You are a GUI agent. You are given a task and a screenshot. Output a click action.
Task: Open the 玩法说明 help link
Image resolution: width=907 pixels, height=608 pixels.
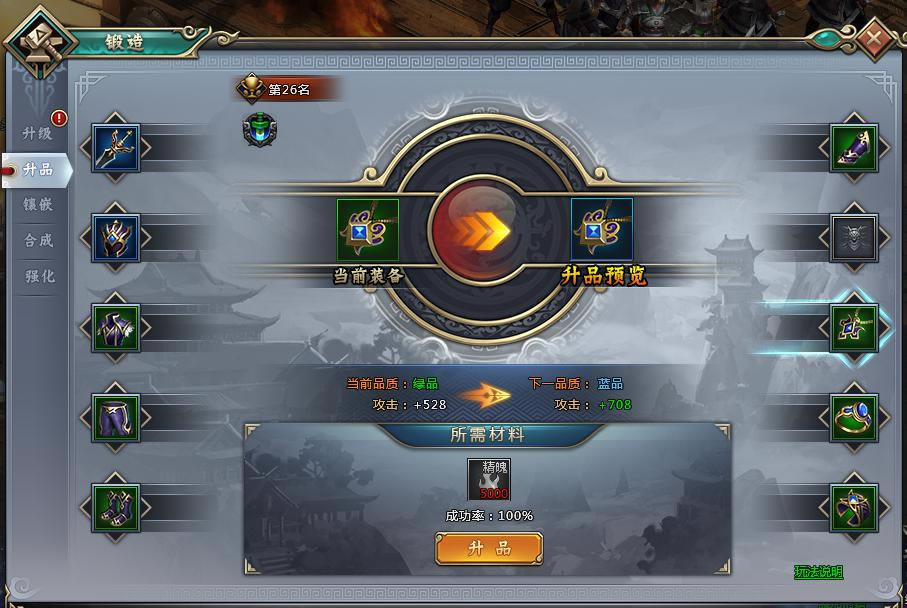[x=818, y=572]
